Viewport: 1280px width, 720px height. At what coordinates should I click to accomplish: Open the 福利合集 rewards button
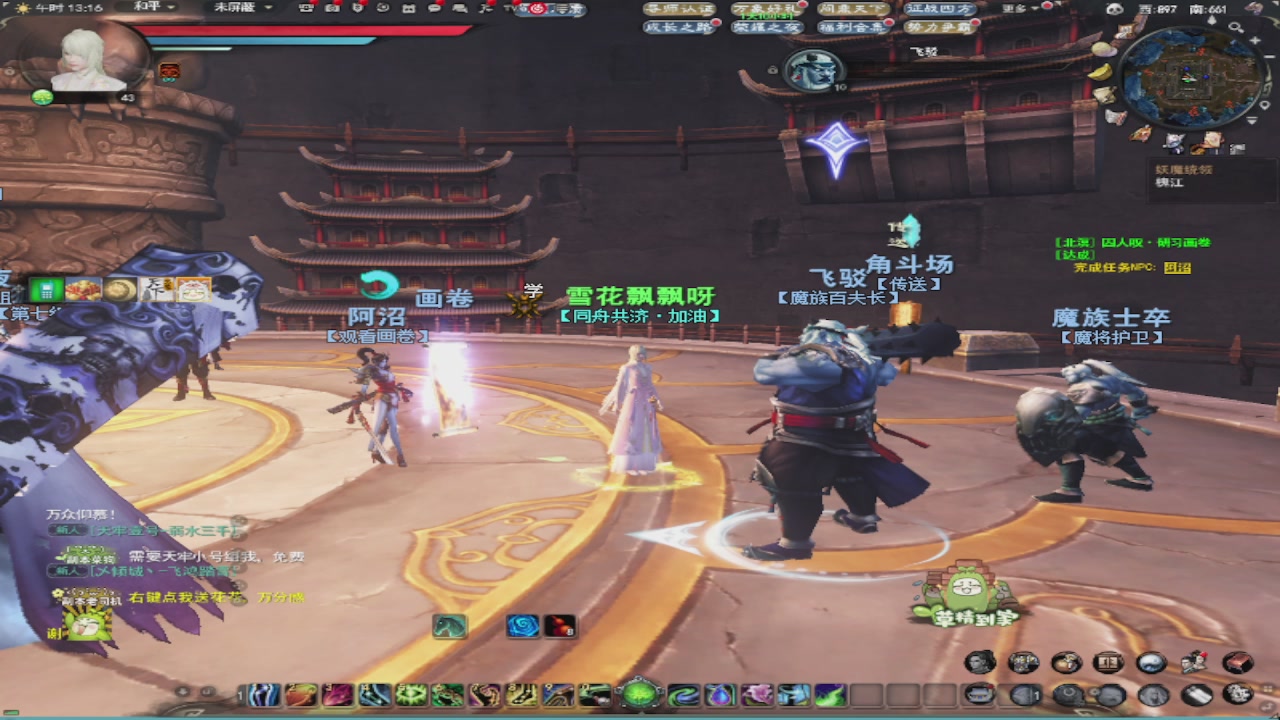(851, 28)
